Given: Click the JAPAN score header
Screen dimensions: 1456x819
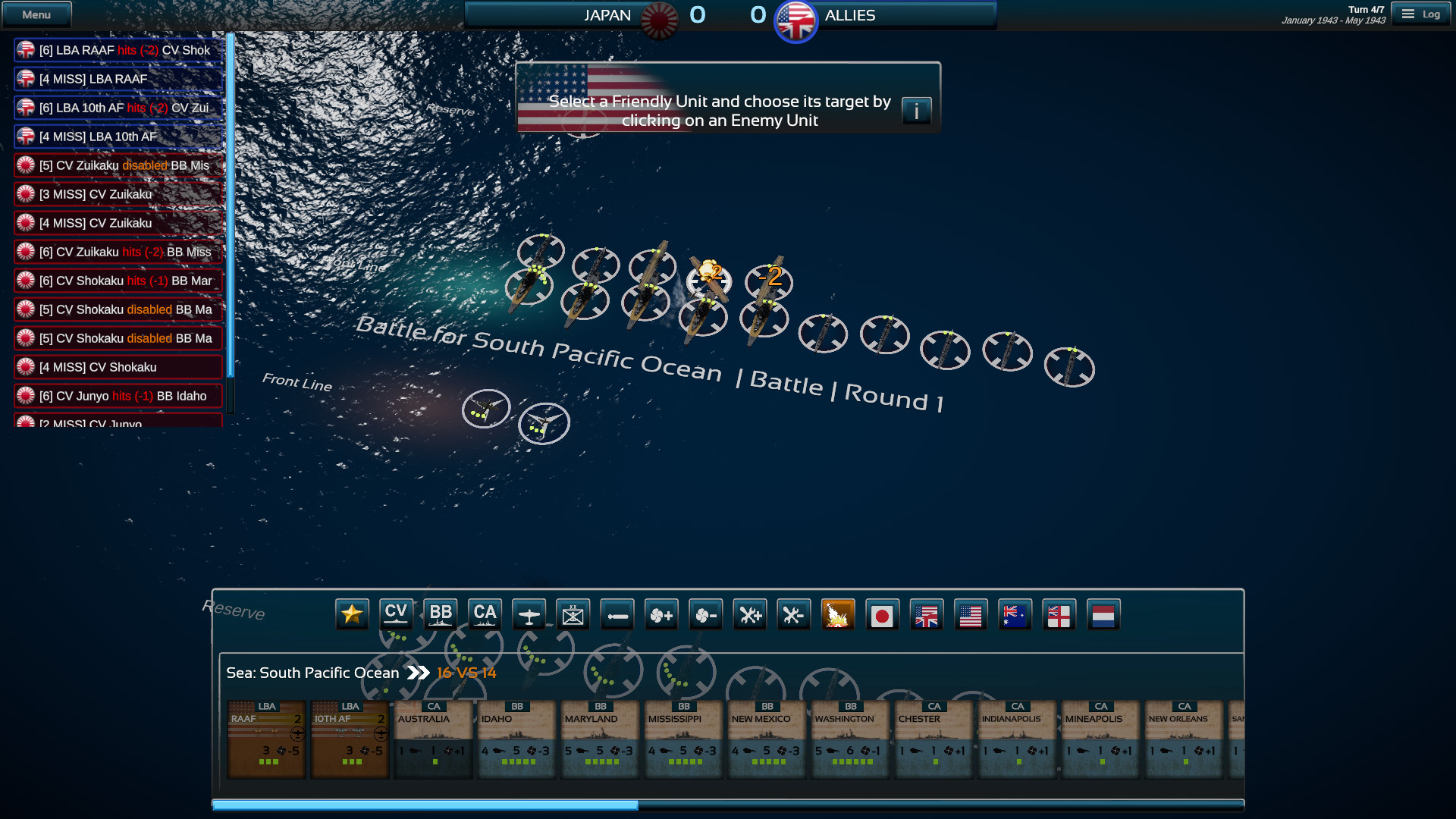Looking at the screenshot, I should (x=607, y=14).
